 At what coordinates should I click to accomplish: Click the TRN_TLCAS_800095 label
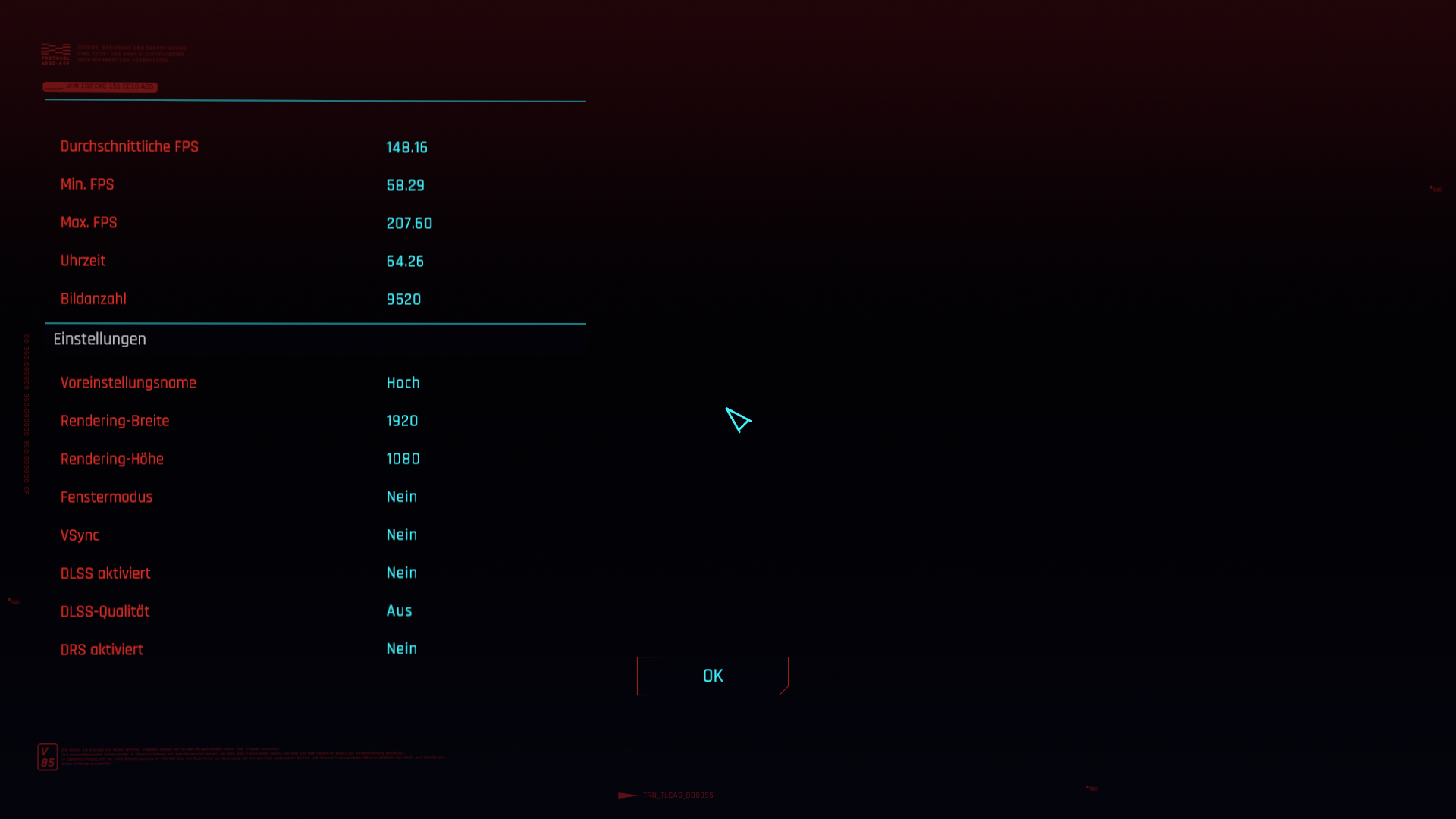pos(677,795)
